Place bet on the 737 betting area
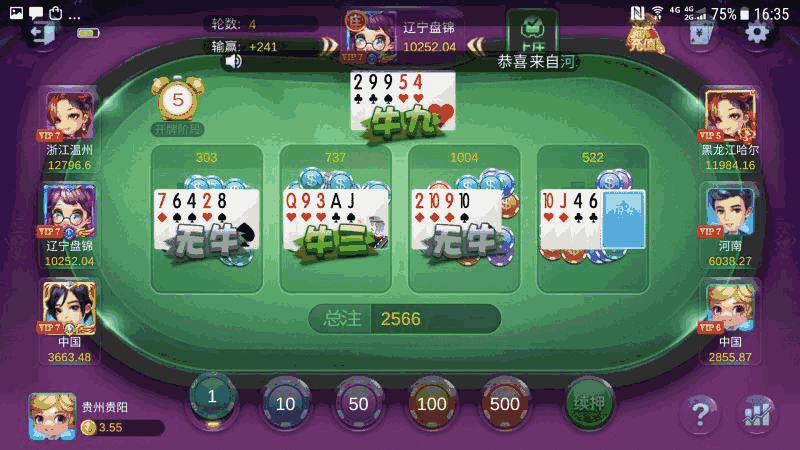800x450 pixels. click(335, 220)
